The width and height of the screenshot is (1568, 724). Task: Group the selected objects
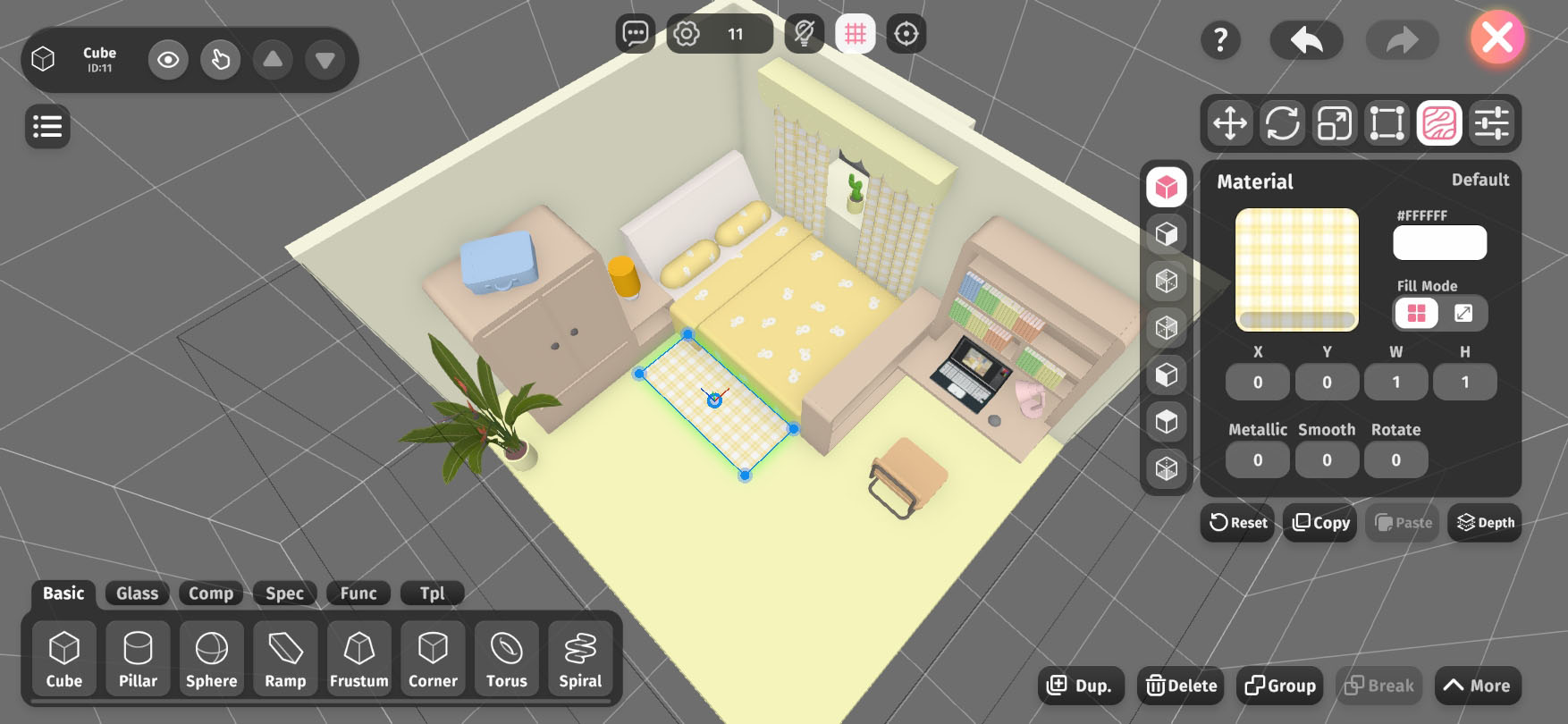pyautogui.click(x=1280, y=686)
